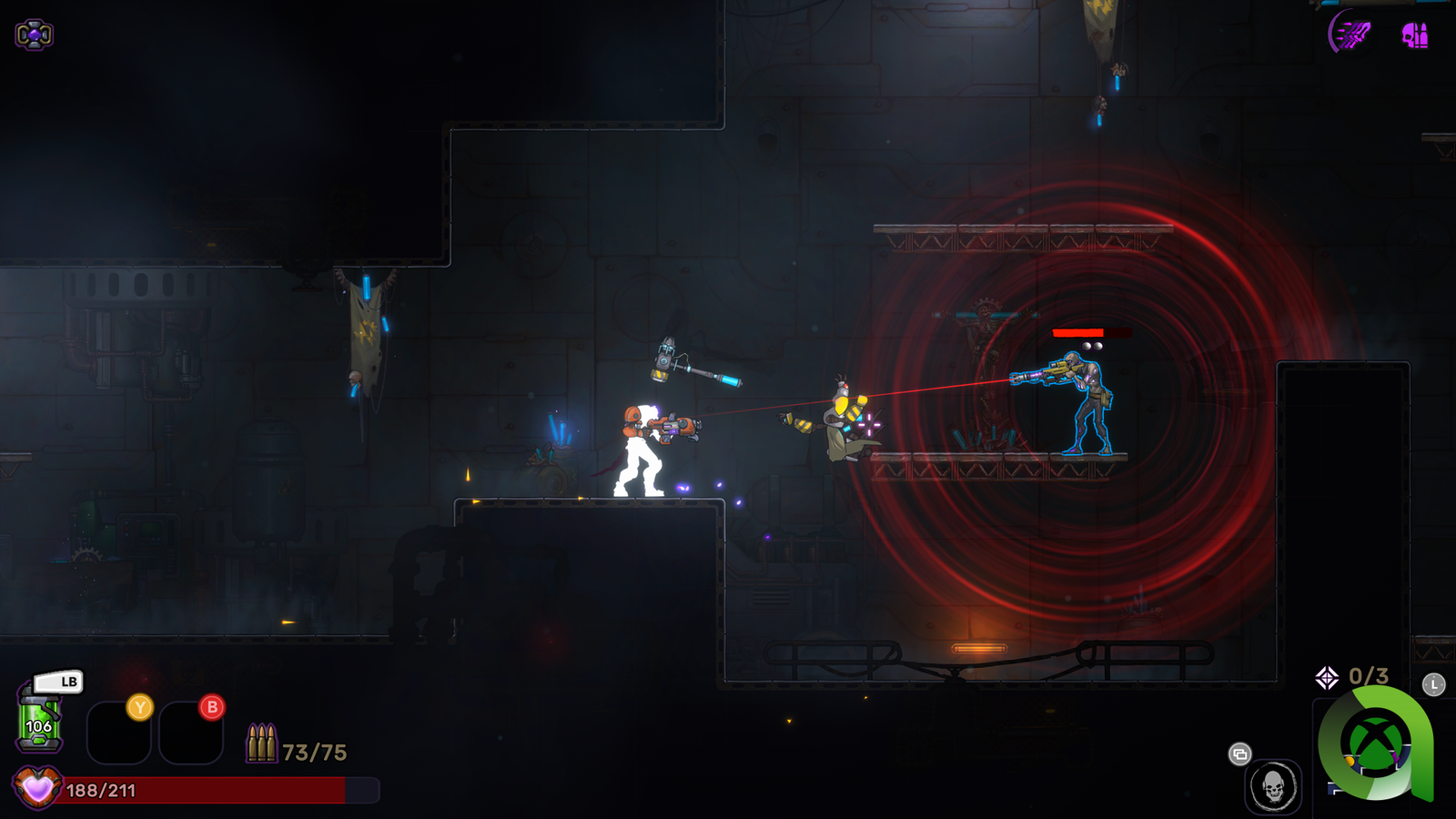The width and height of the screenshot is (1456, 819).
Task: Click the purple gadget icon in top-left corner
Action: [34, 35]
